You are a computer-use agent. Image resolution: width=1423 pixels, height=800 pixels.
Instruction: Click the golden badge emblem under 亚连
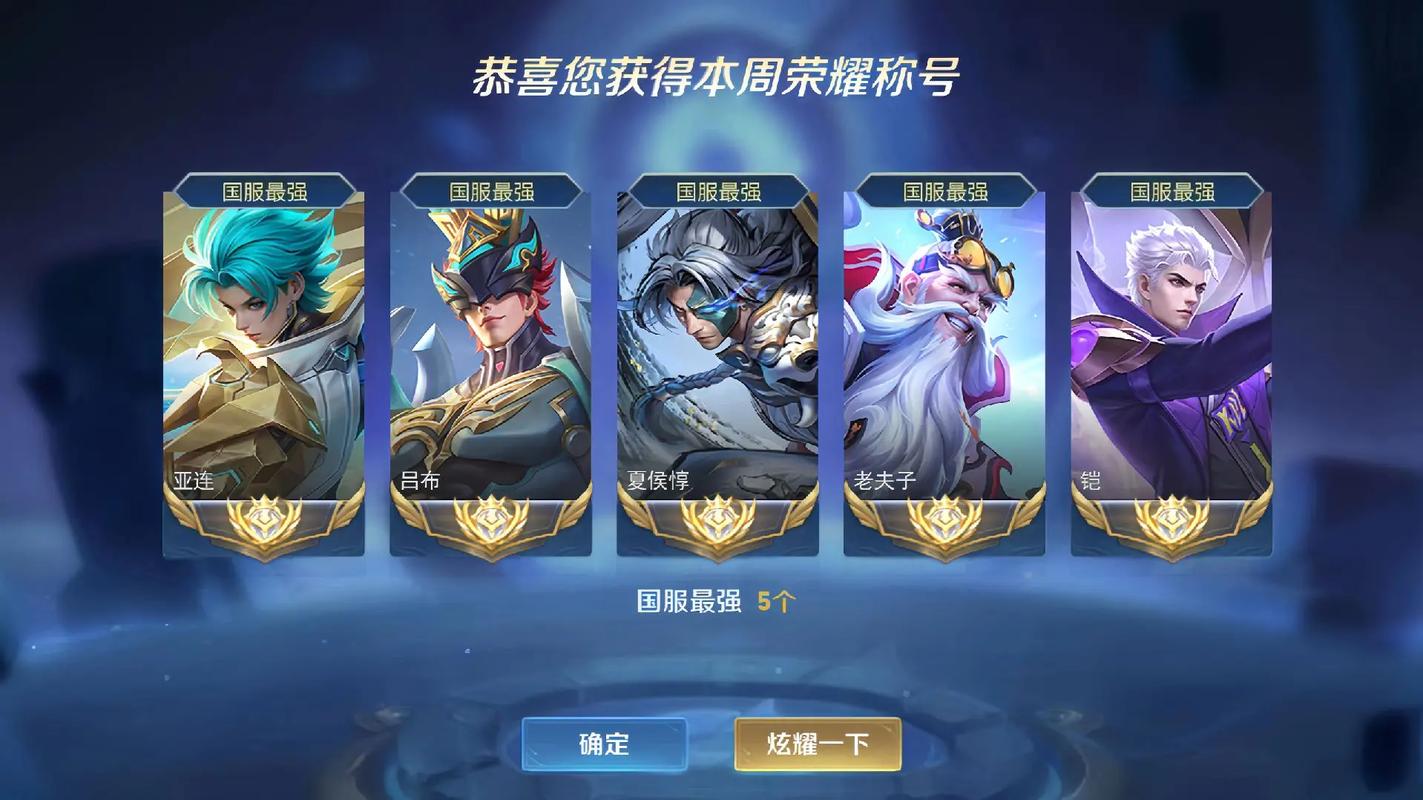[264, 519]
